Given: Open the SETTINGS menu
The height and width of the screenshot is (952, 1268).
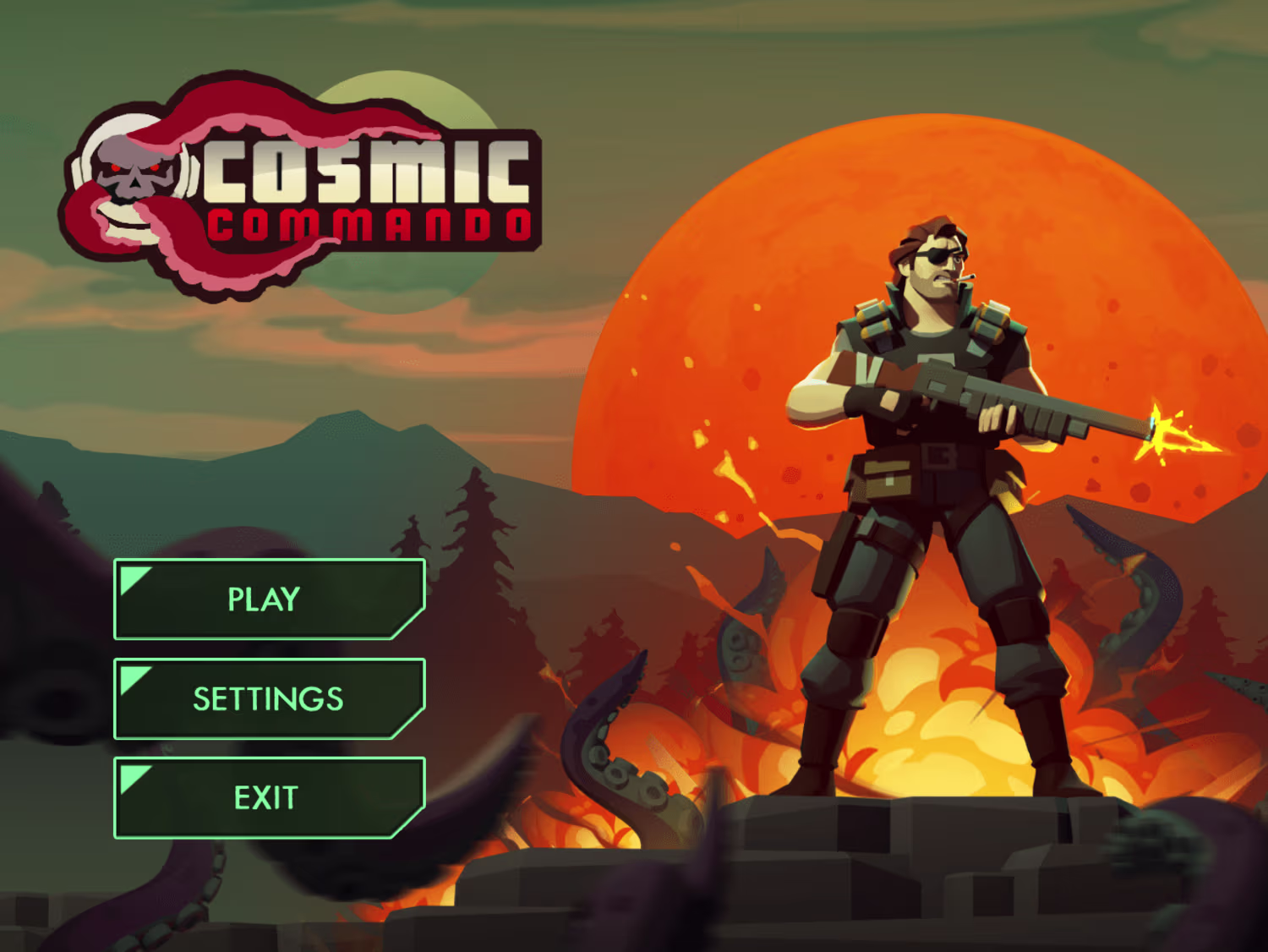Looking at the screenshot, I should [269, 698].
